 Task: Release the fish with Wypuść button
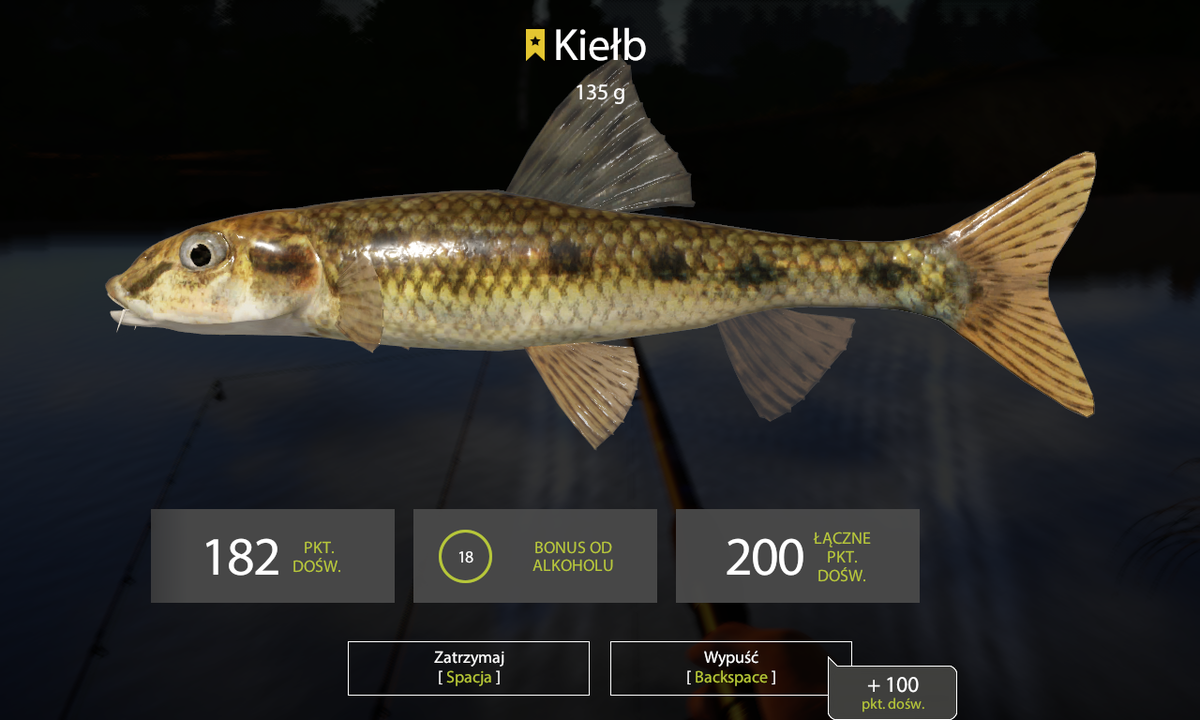[730, 668]
